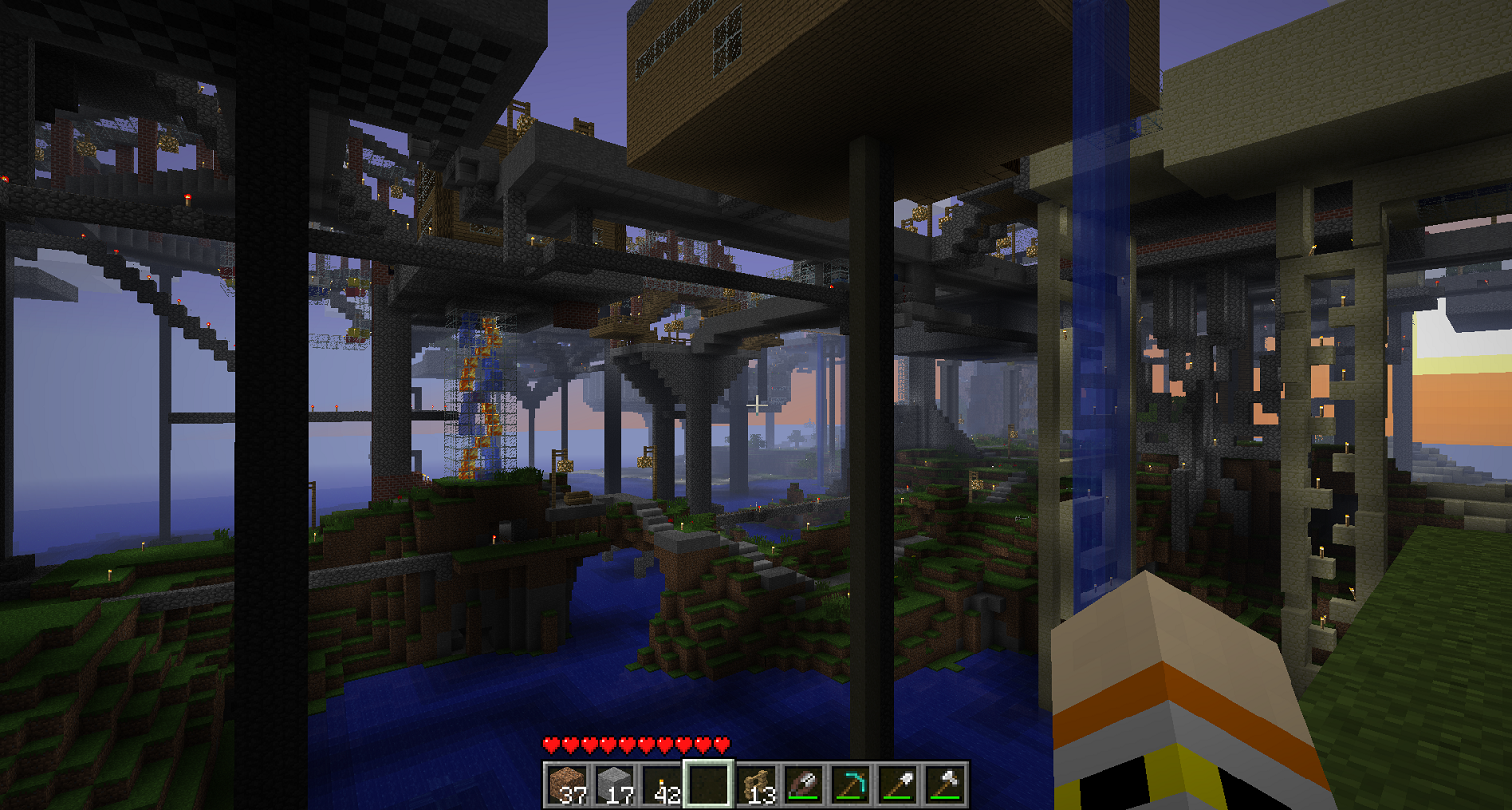
Task: Select the wooden fence stack
Action: click(757, 784)
